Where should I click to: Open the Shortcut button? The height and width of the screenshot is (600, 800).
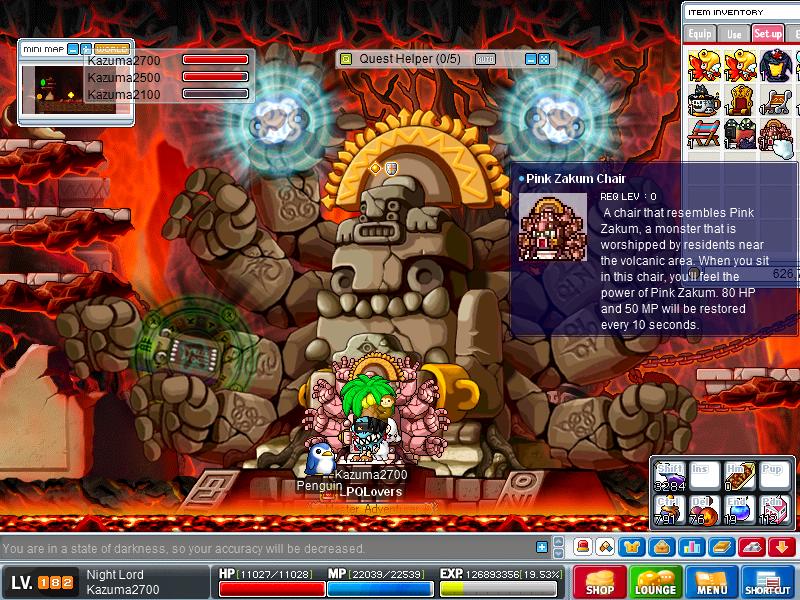coord(768,582)
